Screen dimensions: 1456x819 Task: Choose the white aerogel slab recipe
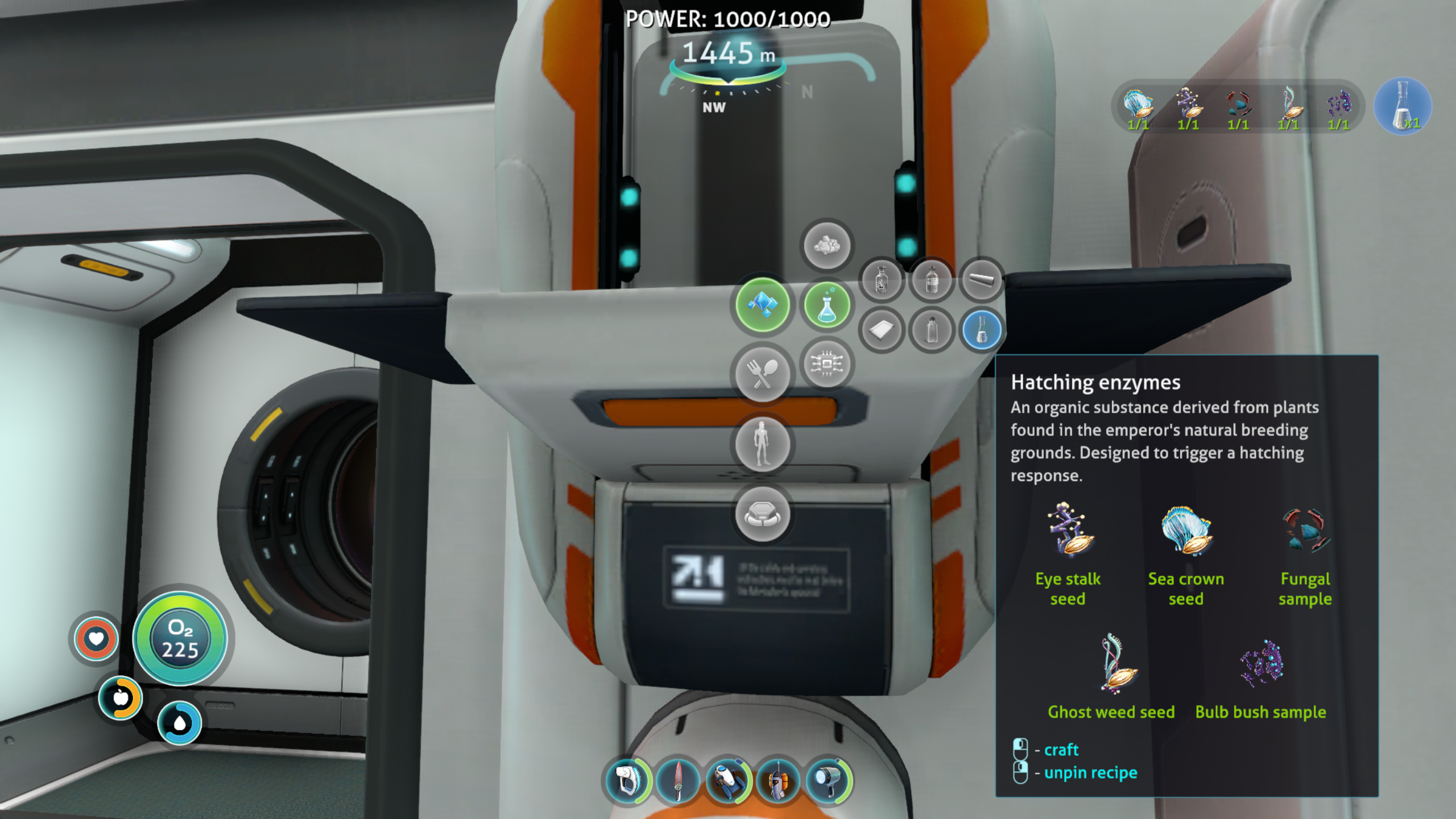[881, 330]
